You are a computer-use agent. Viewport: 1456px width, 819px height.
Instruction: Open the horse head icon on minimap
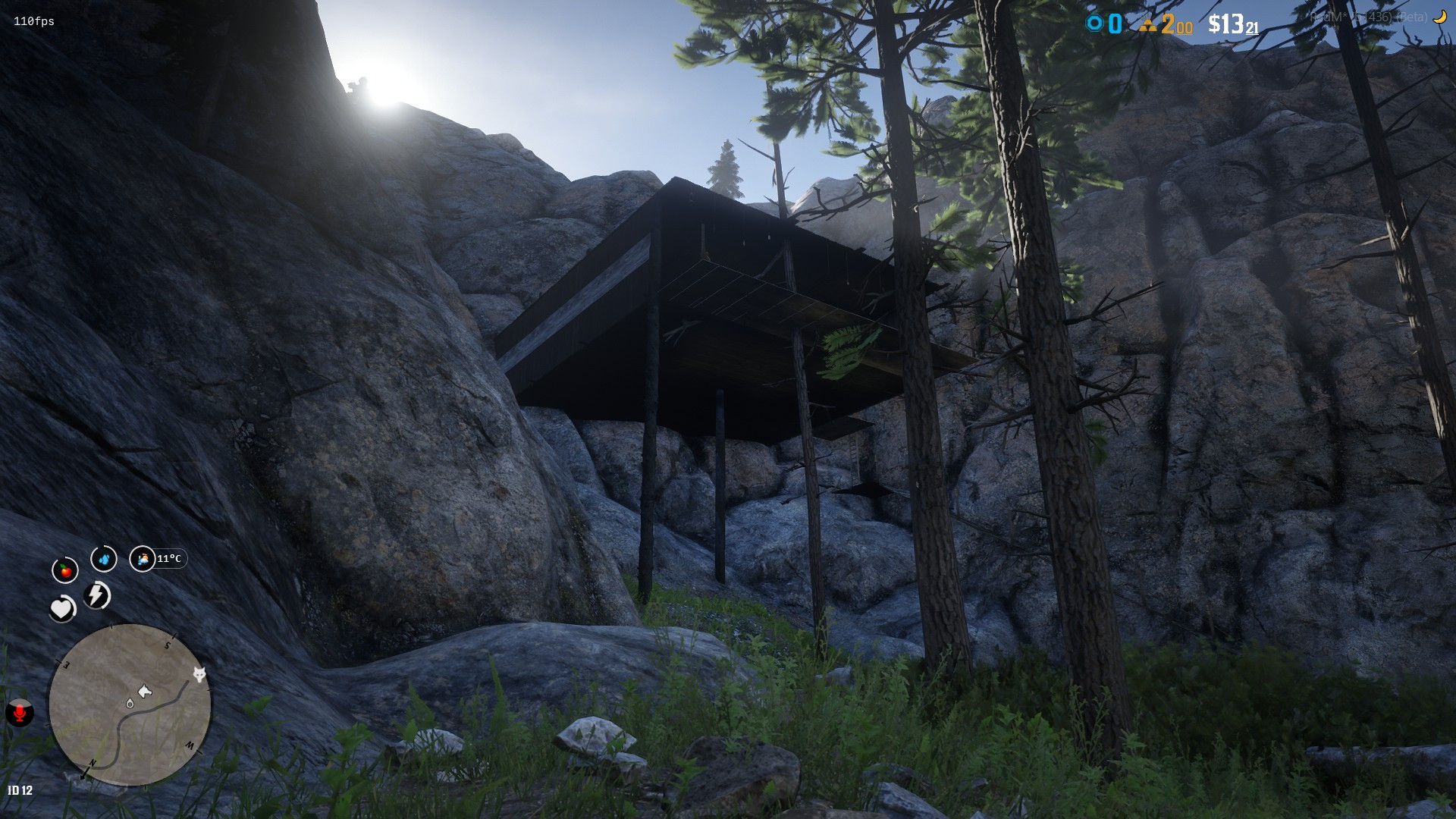(145, 691)
